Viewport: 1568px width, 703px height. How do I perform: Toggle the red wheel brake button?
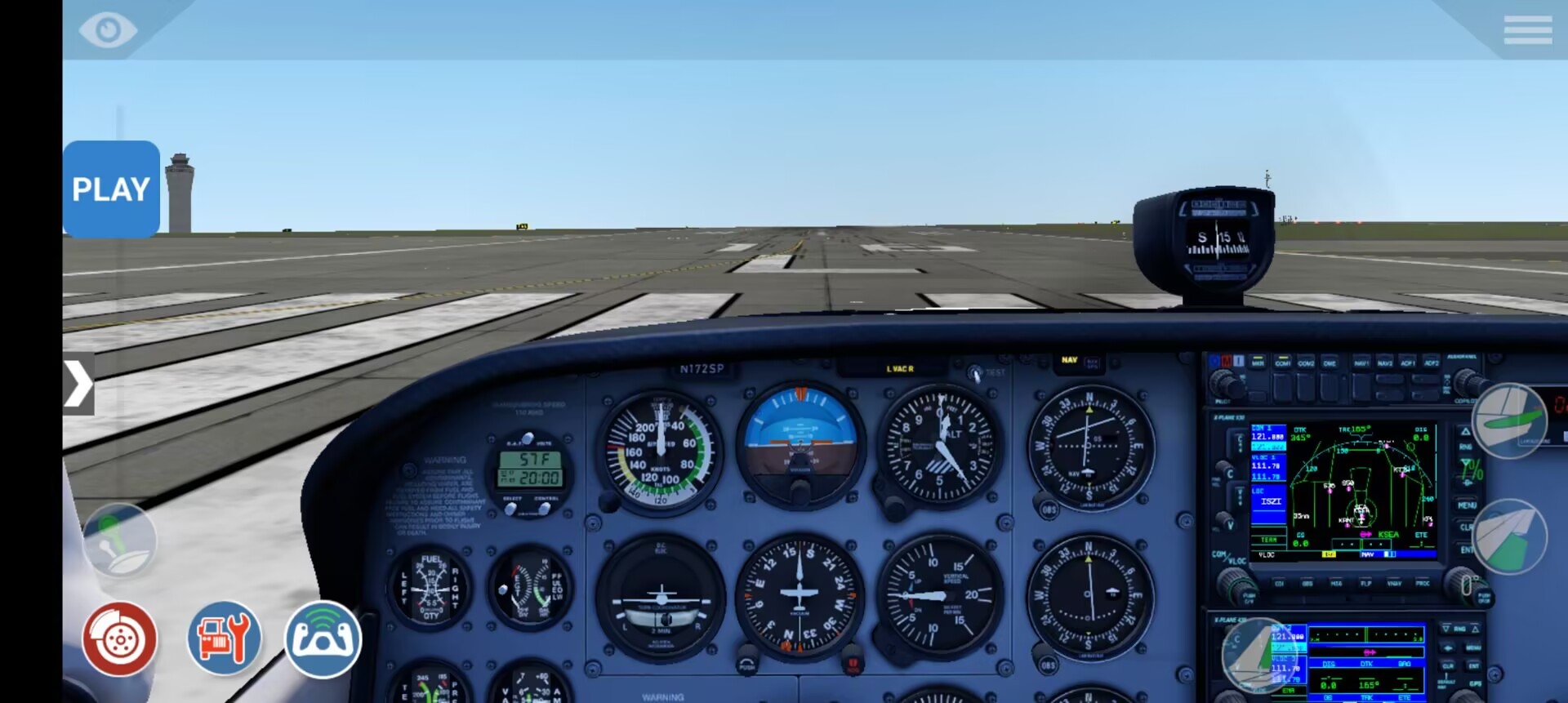[119, 639]
